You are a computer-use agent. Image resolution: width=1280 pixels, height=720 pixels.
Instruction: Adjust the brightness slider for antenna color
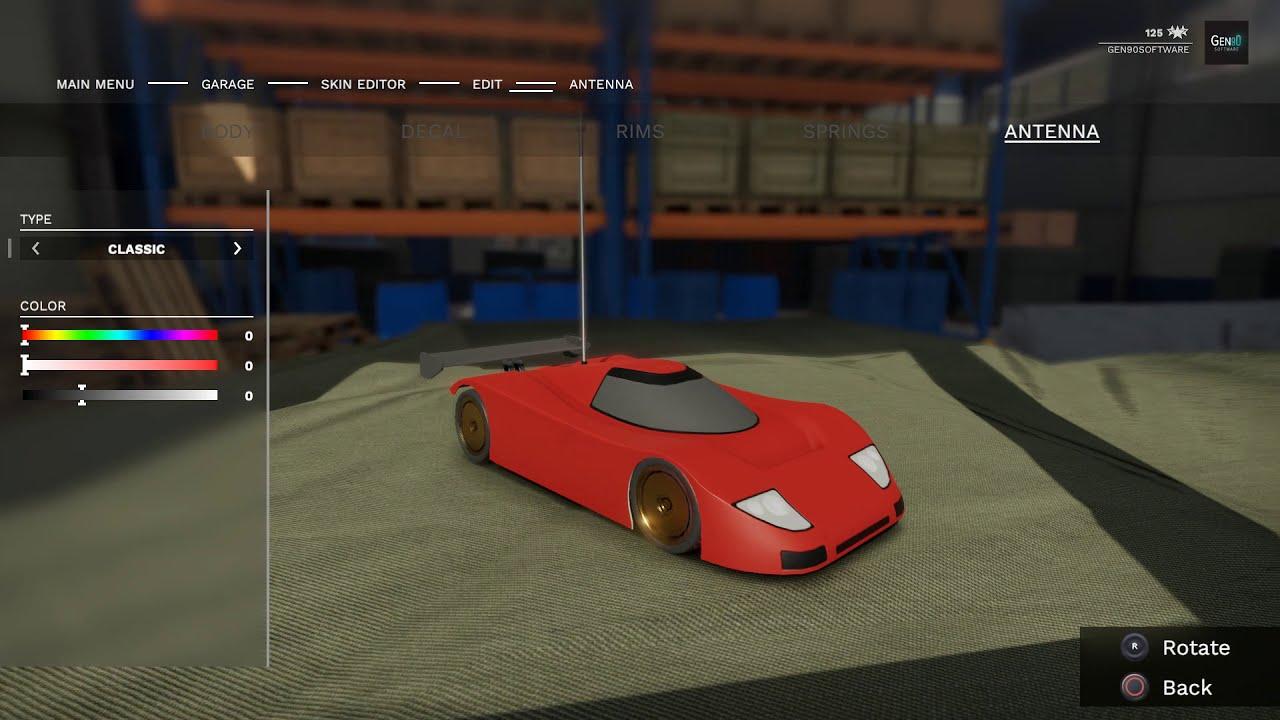pos(83,394)
